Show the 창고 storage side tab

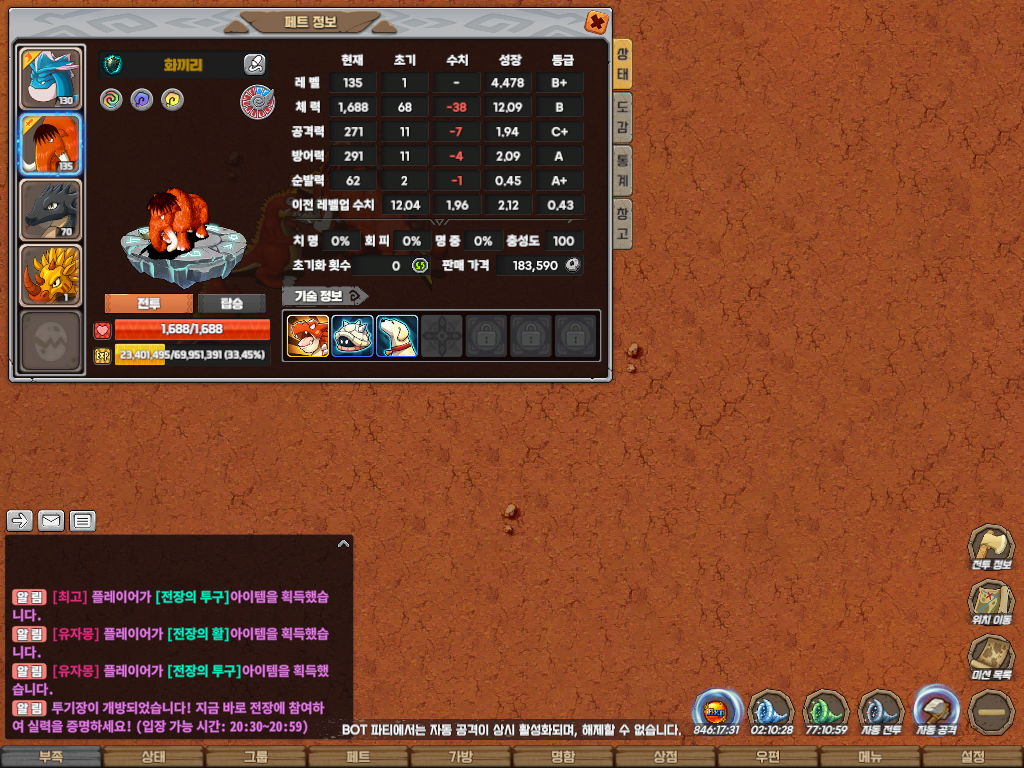(x=622, y=223)
